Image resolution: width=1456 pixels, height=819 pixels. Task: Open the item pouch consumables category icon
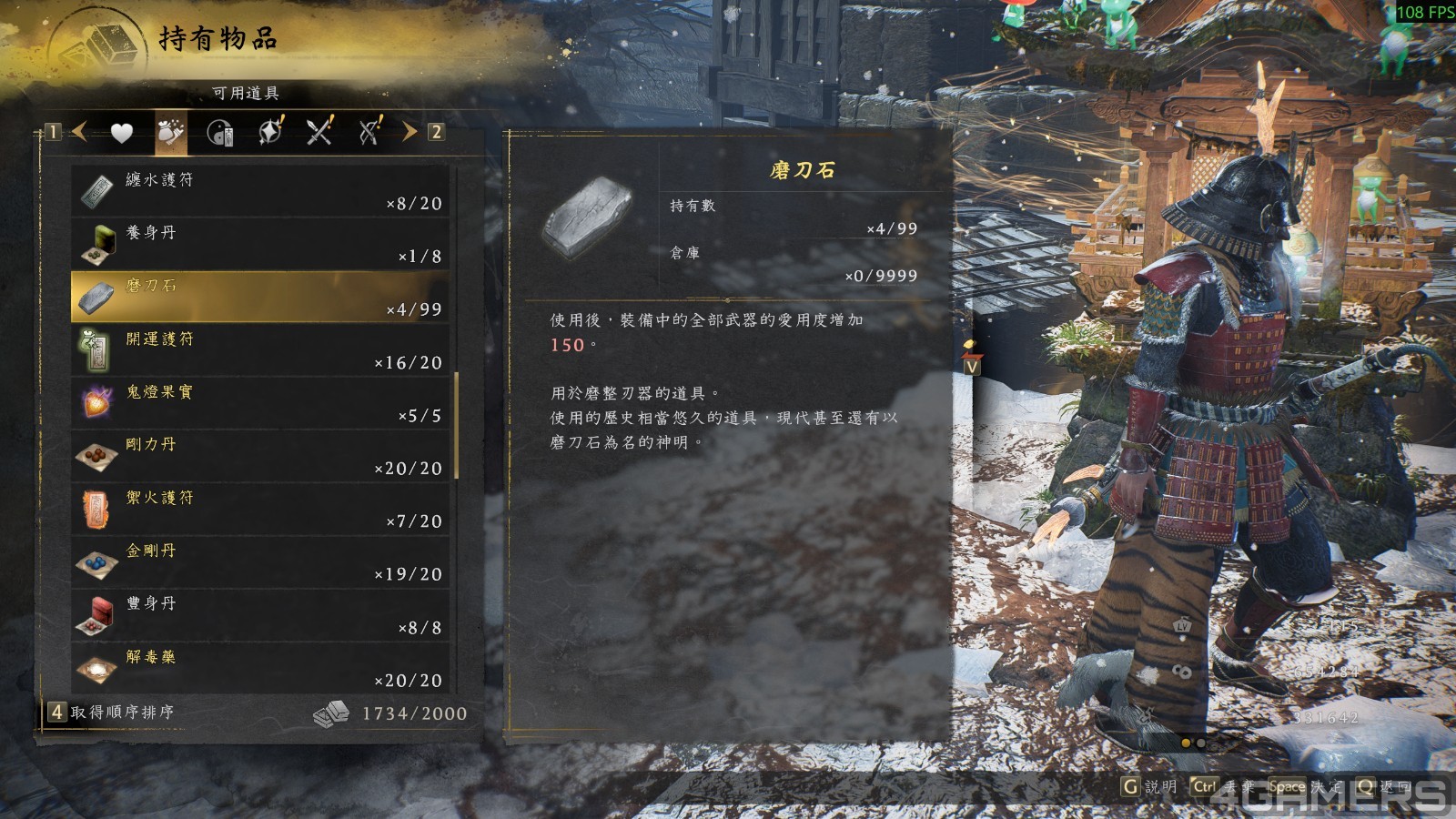pos(169,131)
